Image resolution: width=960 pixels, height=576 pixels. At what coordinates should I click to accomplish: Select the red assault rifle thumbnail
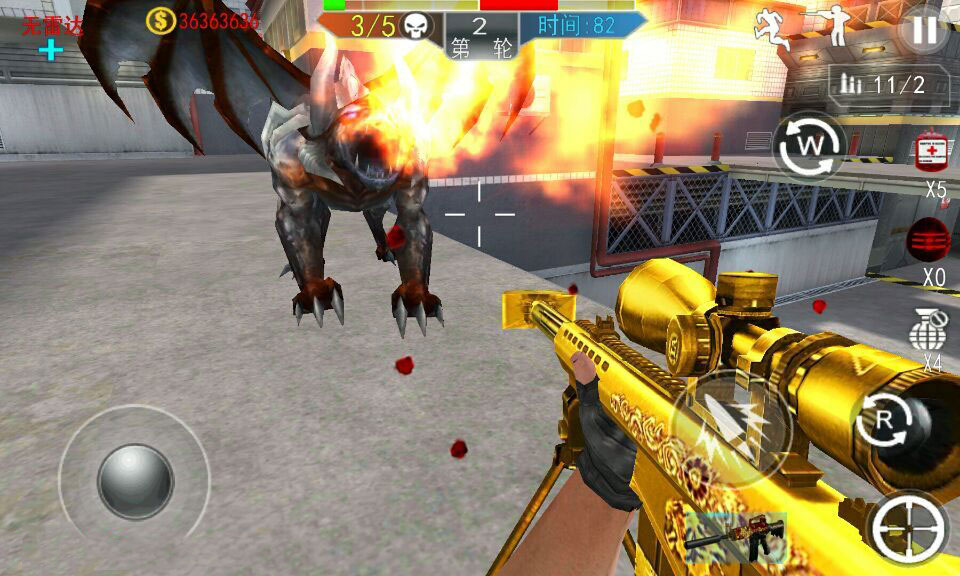[x=736, y=538]
